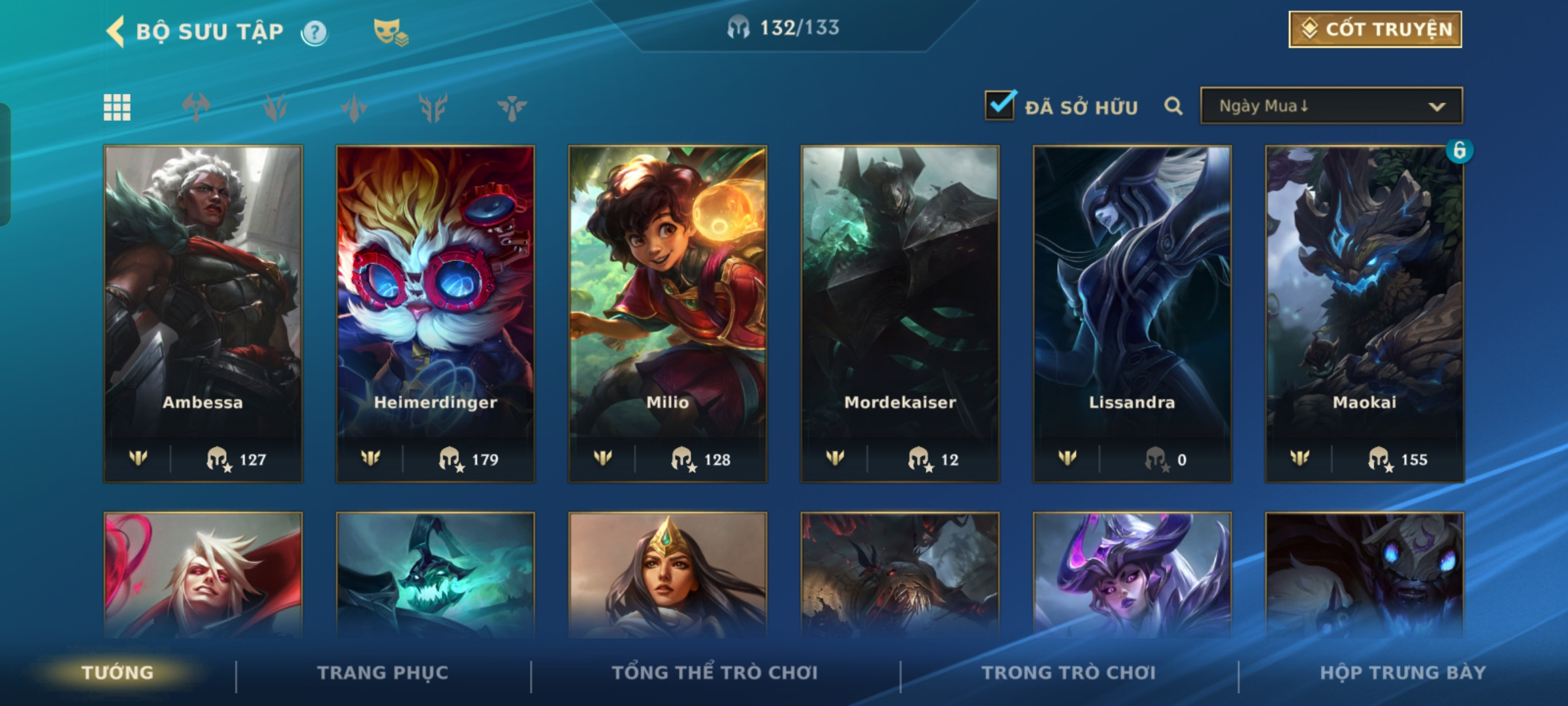Screen dimensions: 1568x706
Task: Go to the Hộp Trưng Bày tab
Action: click(1403, 673)
